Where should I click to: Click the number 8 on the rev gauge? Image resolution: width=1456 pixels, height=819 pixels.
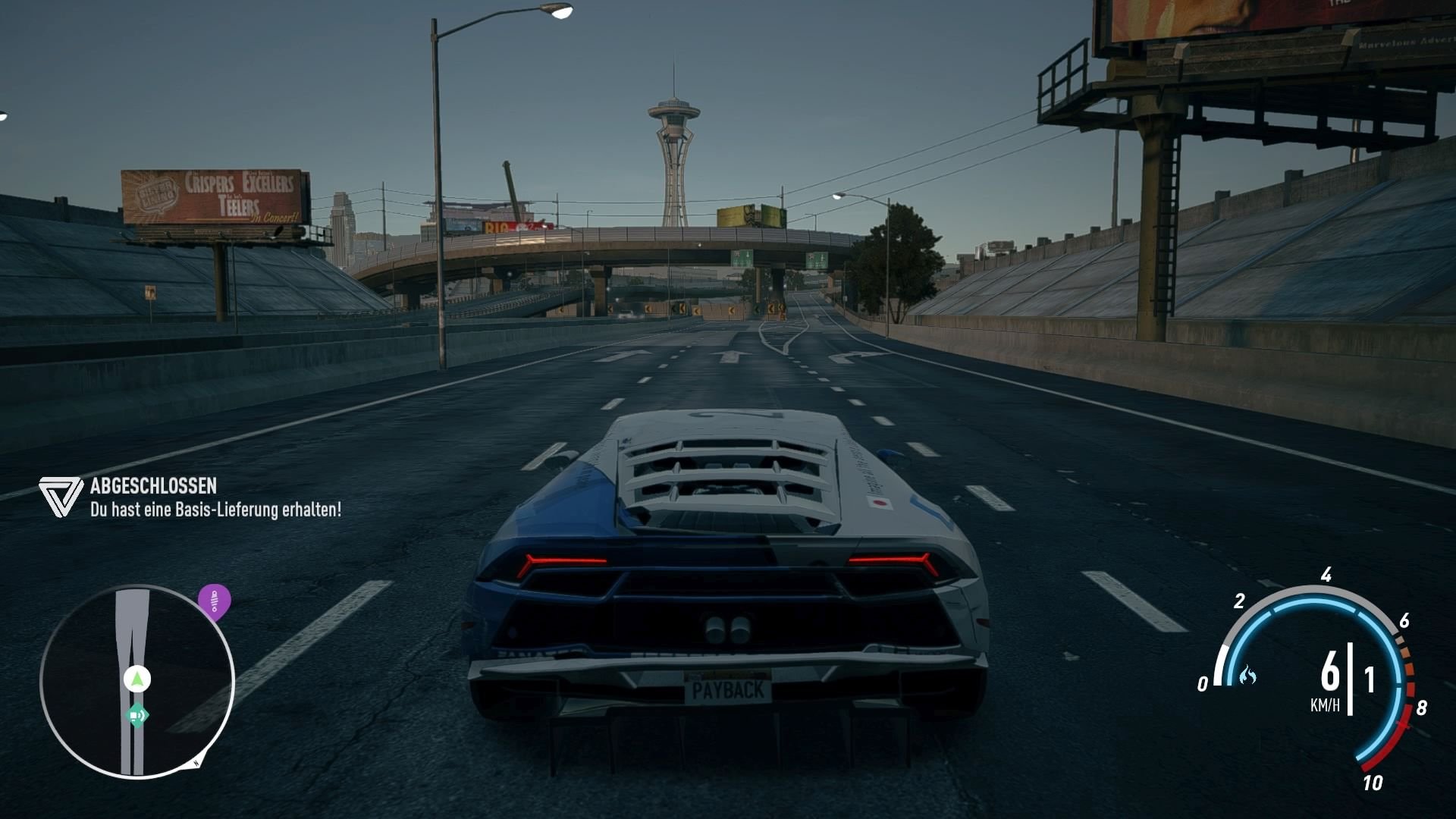pyautogui.click(x=1422, y=706)
